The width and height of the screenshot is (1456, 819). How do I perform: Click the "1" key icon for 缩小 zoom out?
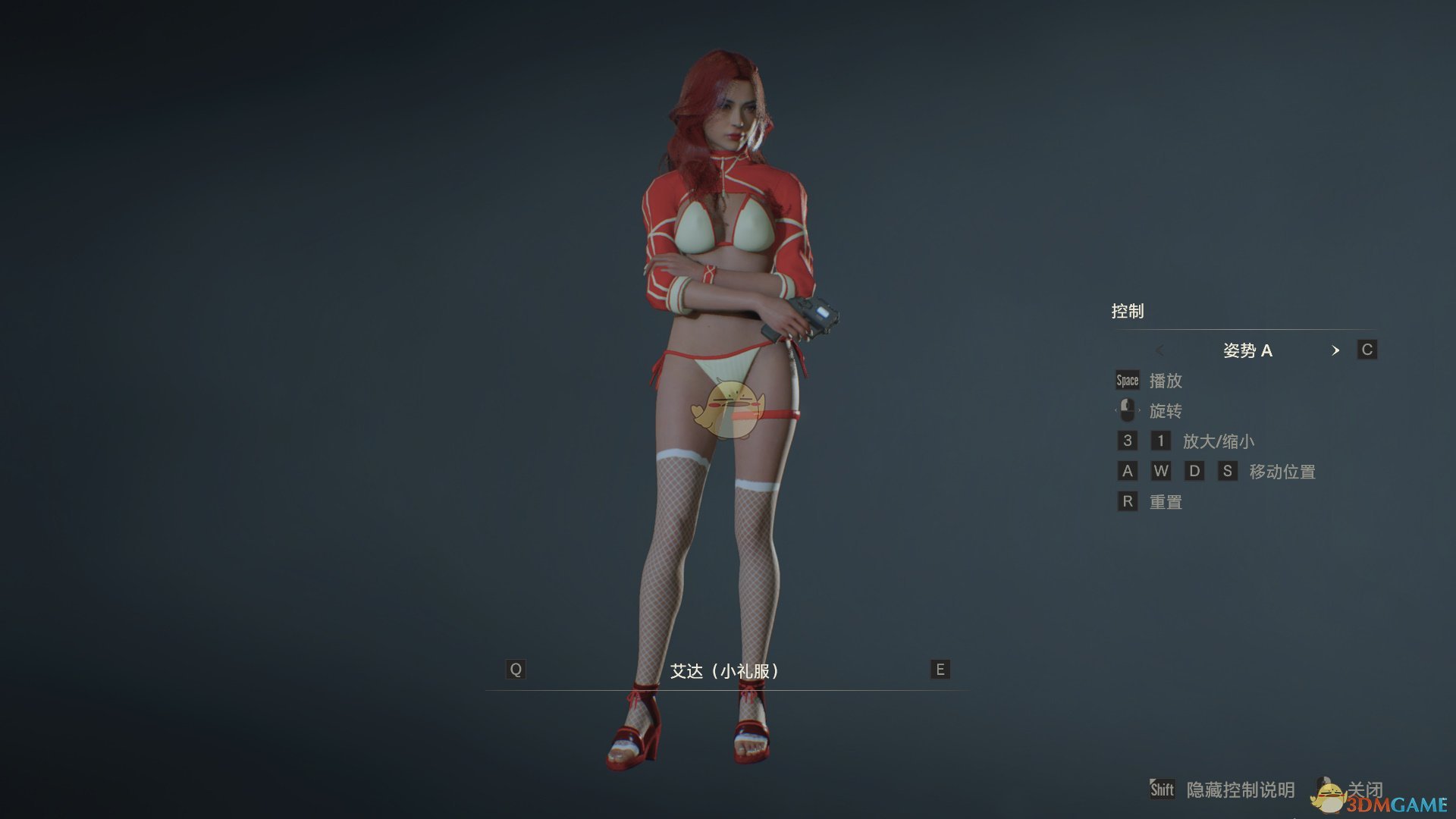point(1161,441)
